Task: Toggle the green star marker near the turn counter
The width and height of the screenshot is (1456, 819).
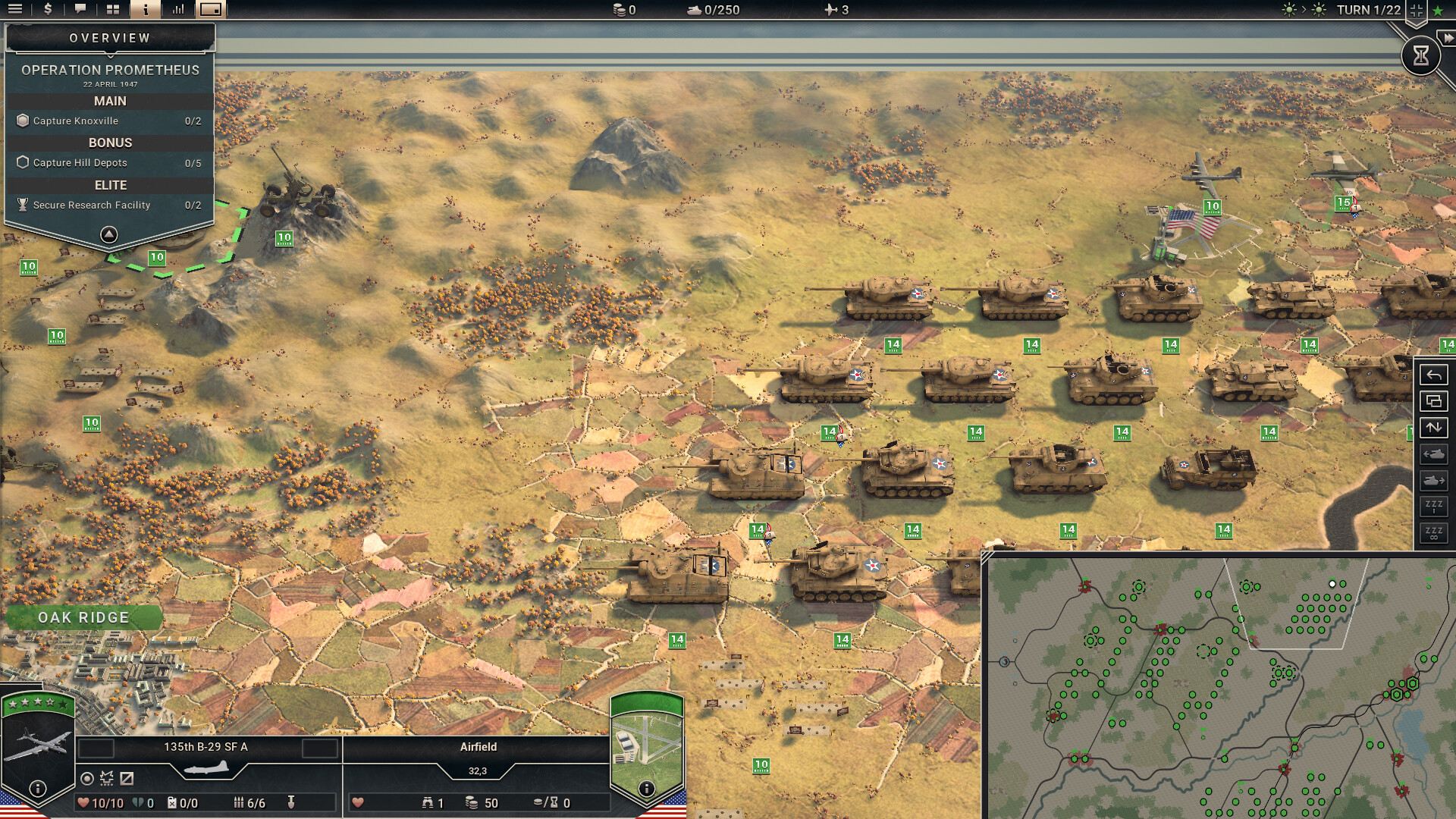Action: tap(1438, 11)
